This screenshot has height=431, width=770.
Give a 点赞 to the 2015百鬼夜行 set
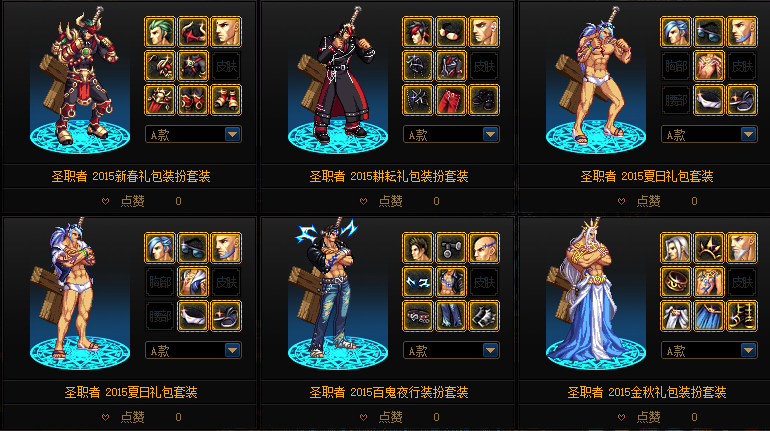(388, 417)
